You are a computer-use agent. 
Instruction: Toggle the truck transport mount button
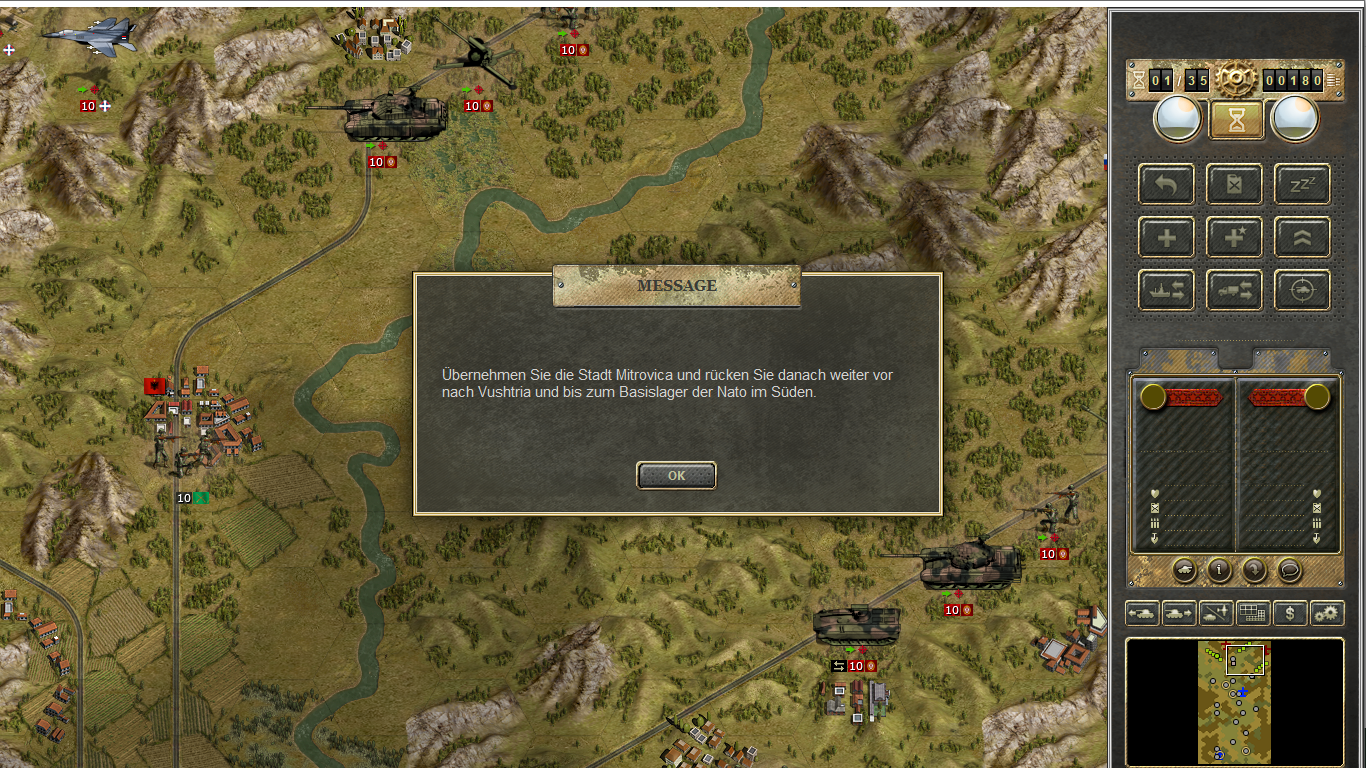tap(1235, 291)
